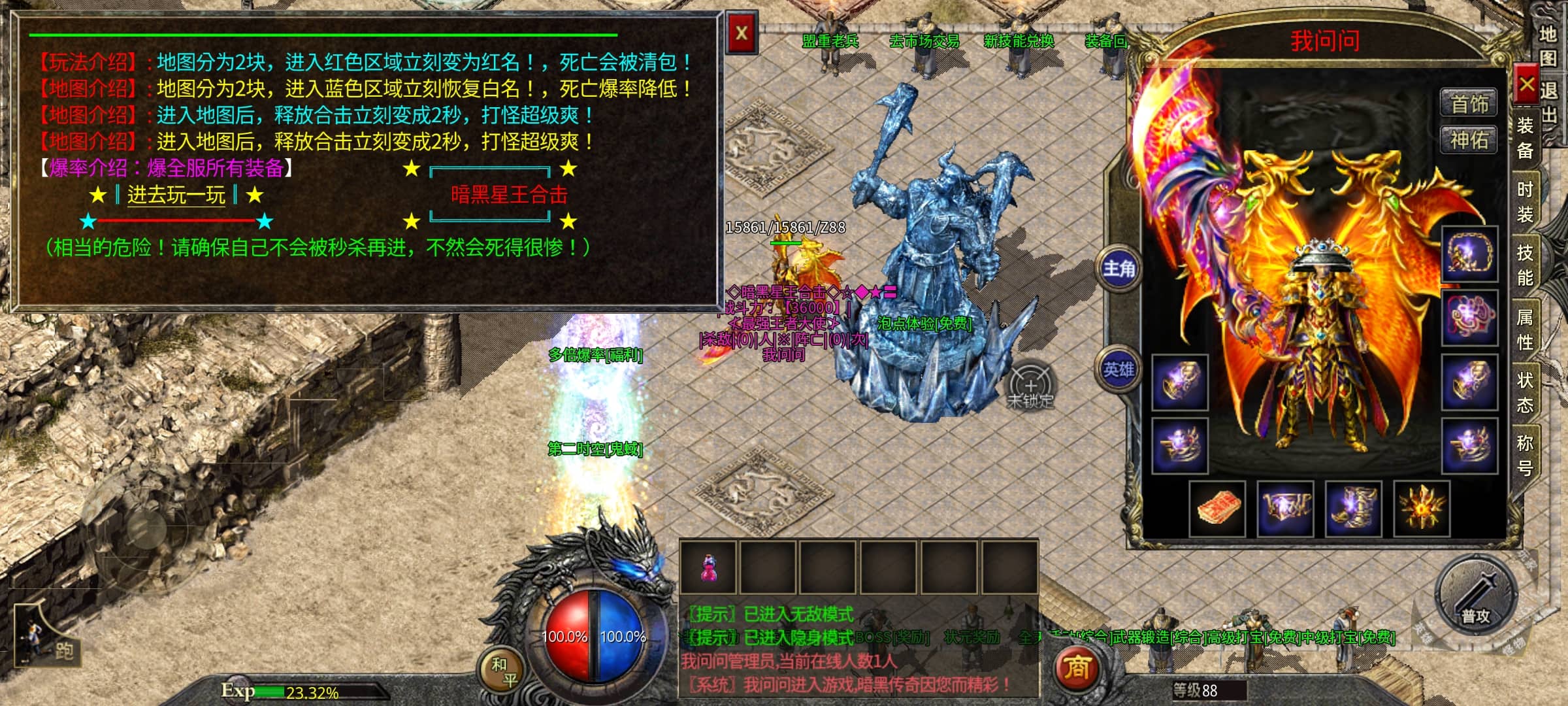
Task: Close the character equipment panel
Action: click(1526, 84)
